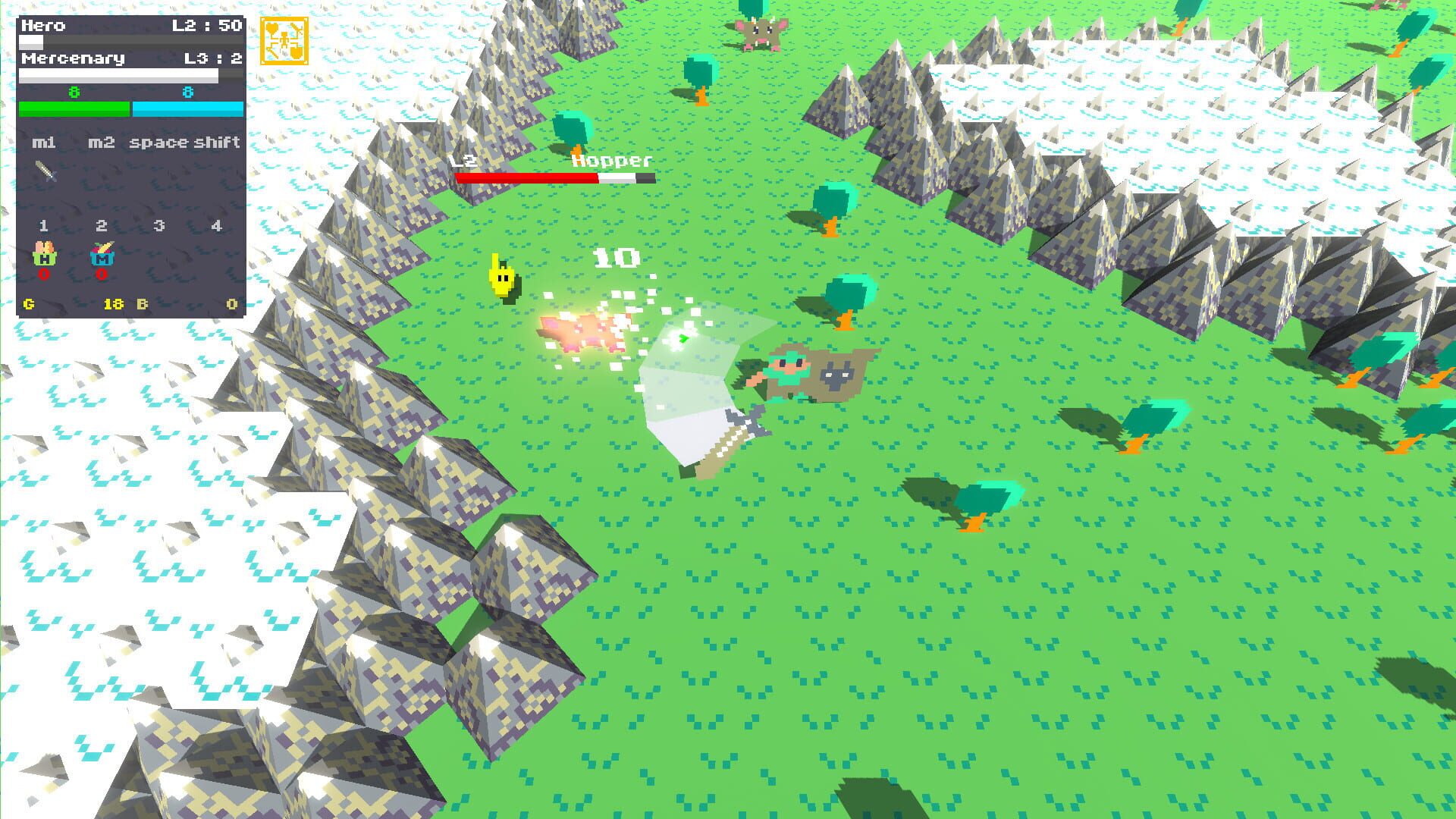Click the gold G currency icon
Screen dimensions: 1456x819
tap(28, 303)
